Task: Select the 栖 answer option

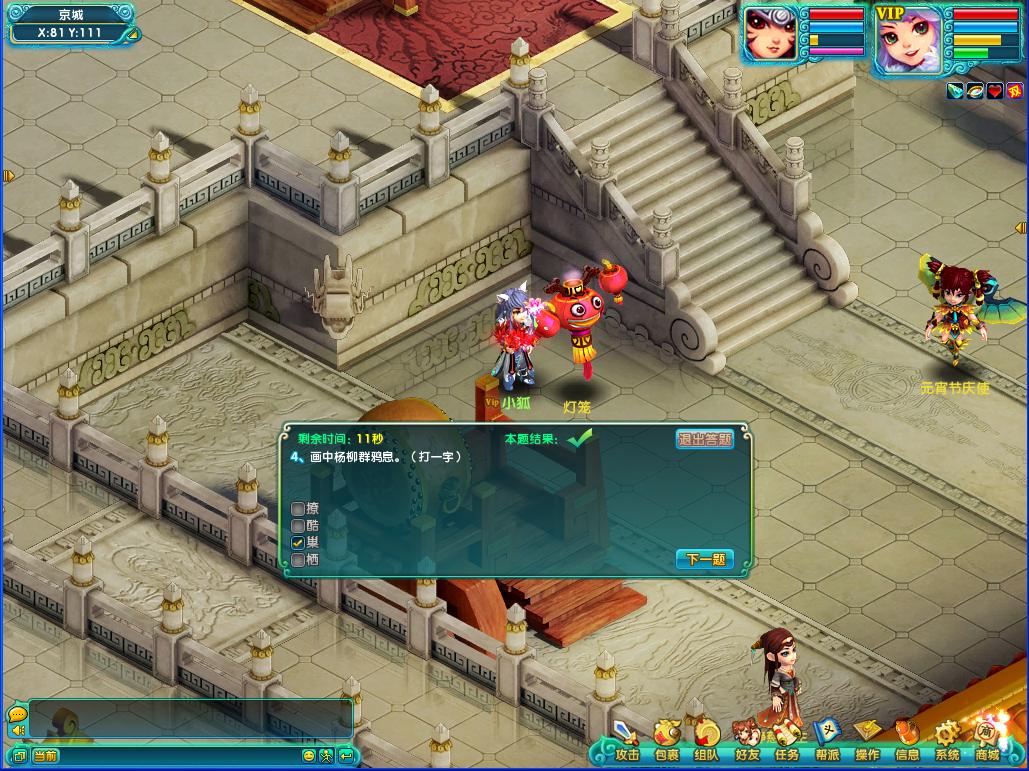Action: (x=298, y=560)
